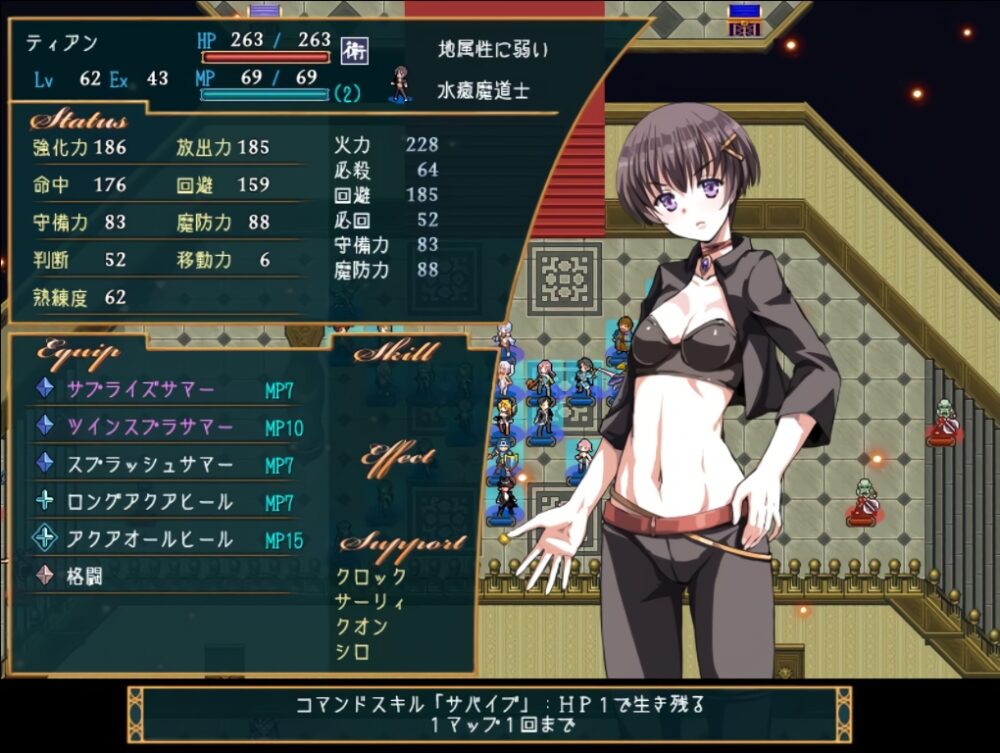The image size is (1000, 753).
Task: Select クロック in the Support list
Action: [372, 577]
